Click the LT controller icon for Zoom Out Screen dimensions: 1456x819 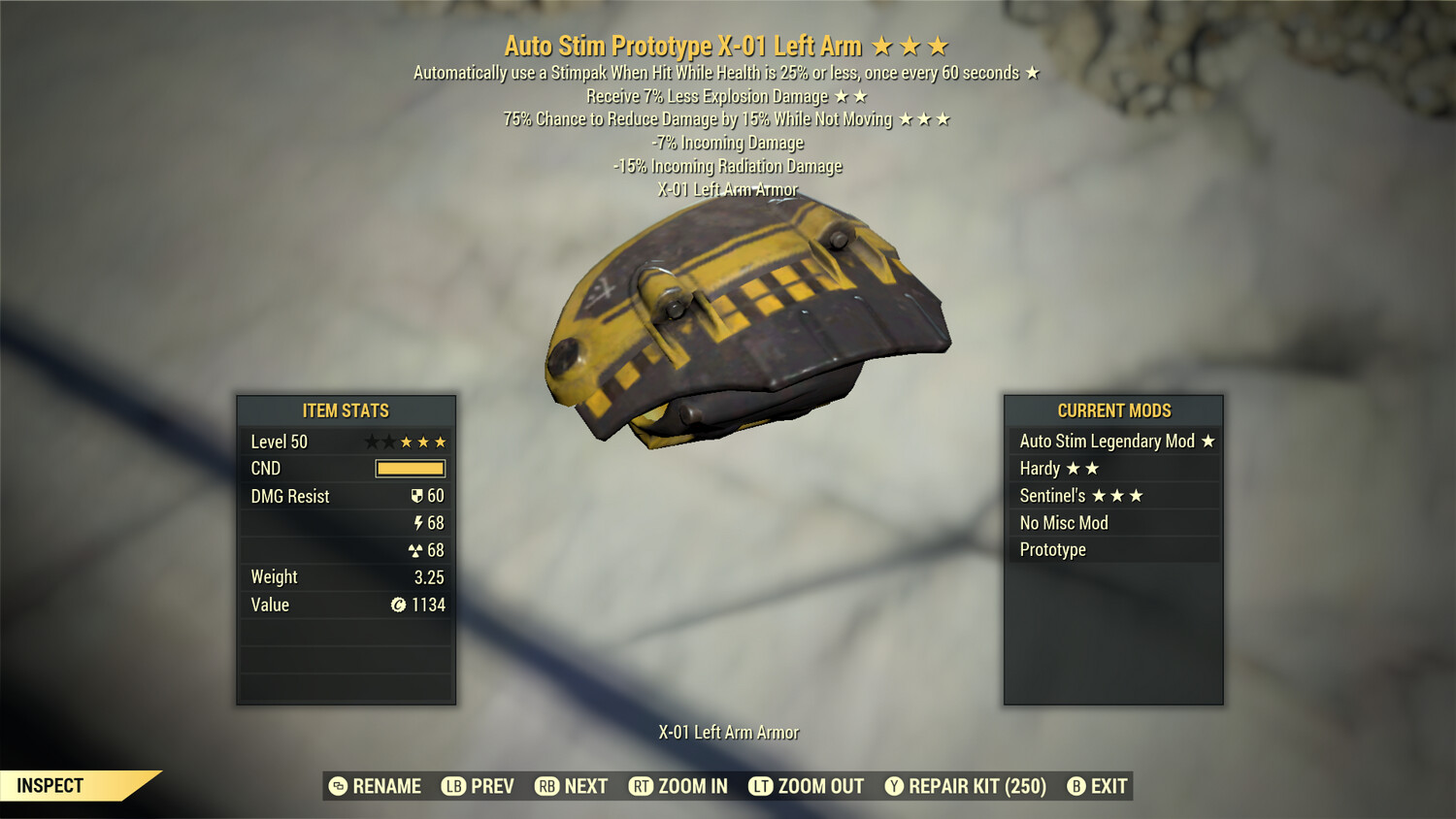coord(761,786)
